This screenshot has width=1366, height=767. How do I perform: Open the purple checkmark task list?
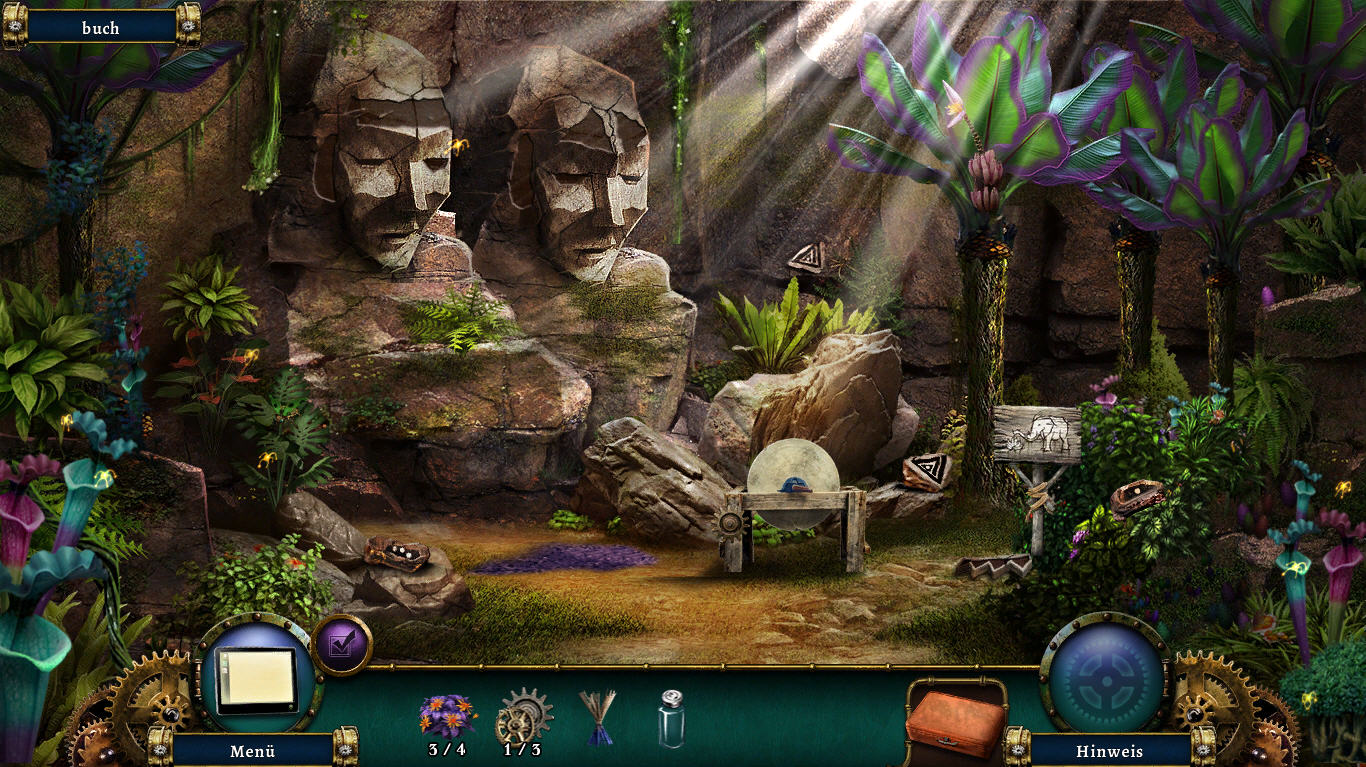pyautogui.click(x=342, y=645)
